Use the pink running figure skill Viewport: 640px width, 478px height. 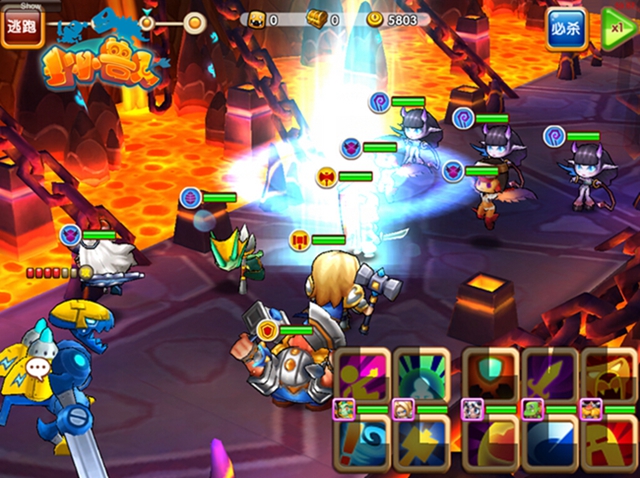(359, 376)
